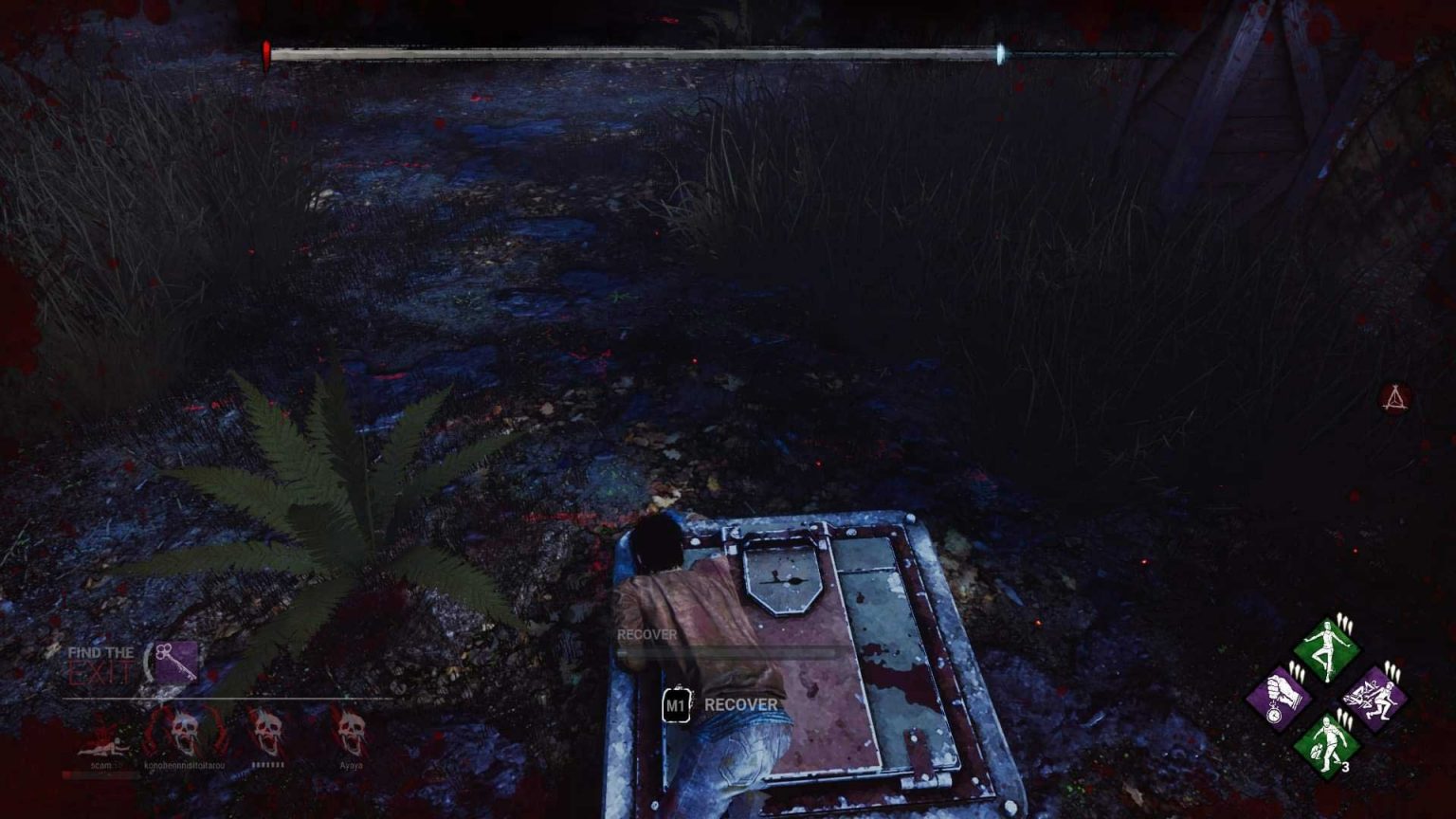Viewport: 1456px width, 819px height.
Task: Click konohennnisitoitarou's skull status icon
Action: [x=185, y=730]
